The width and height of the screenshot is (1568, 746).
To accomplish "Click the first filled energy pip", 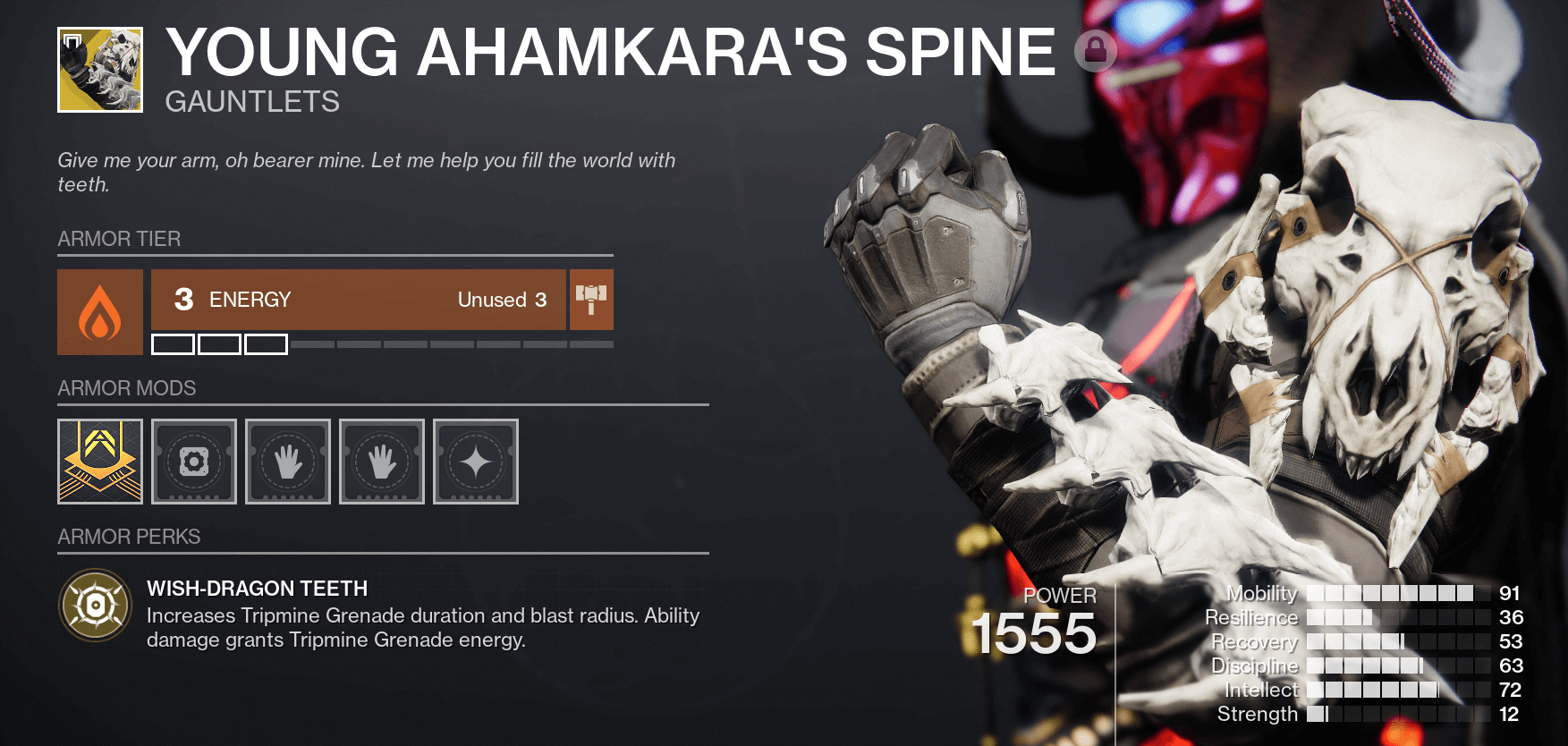I will 174,343.
